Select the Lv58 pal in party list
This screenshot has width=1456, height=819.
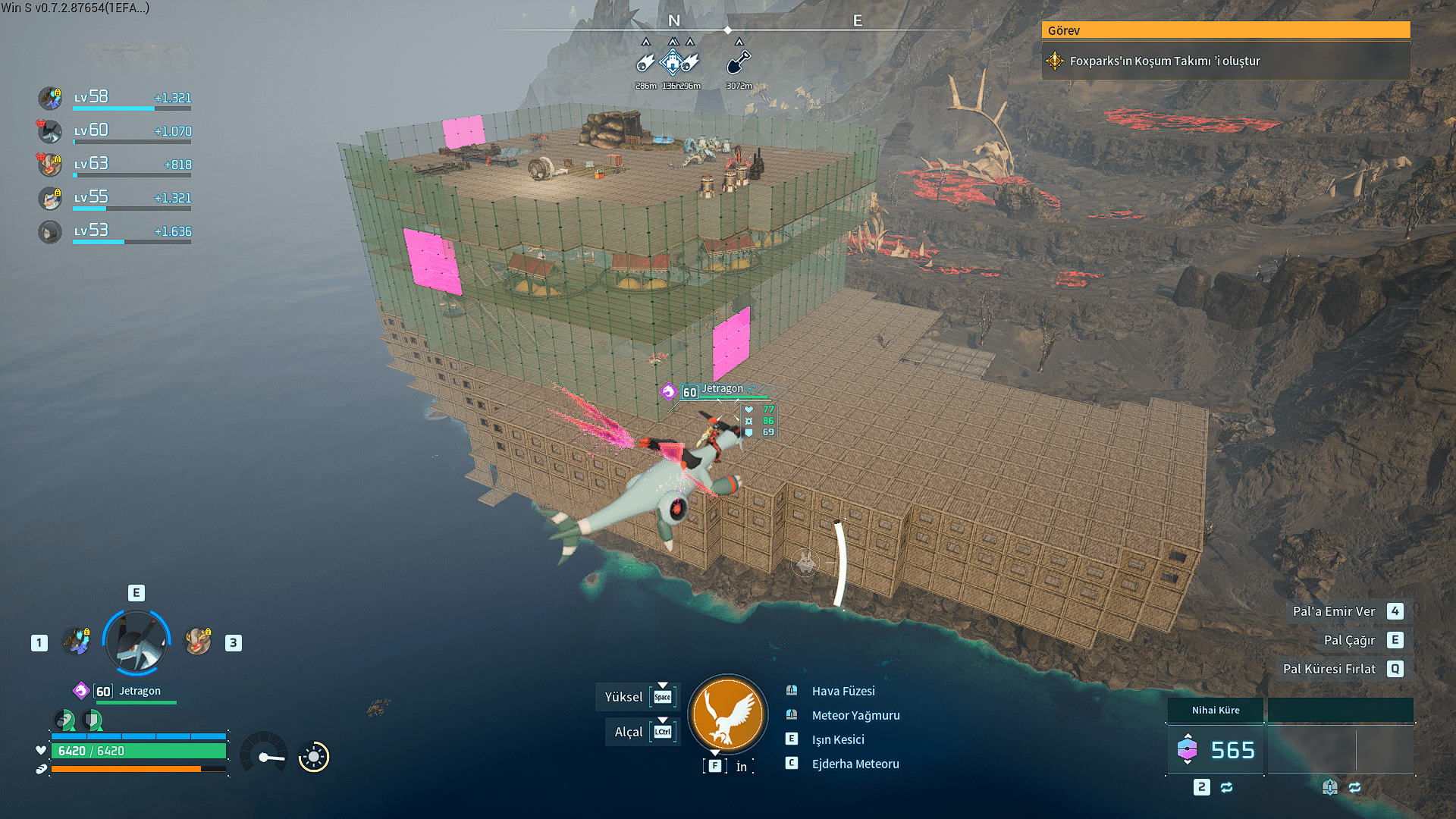tap(50, 98)
